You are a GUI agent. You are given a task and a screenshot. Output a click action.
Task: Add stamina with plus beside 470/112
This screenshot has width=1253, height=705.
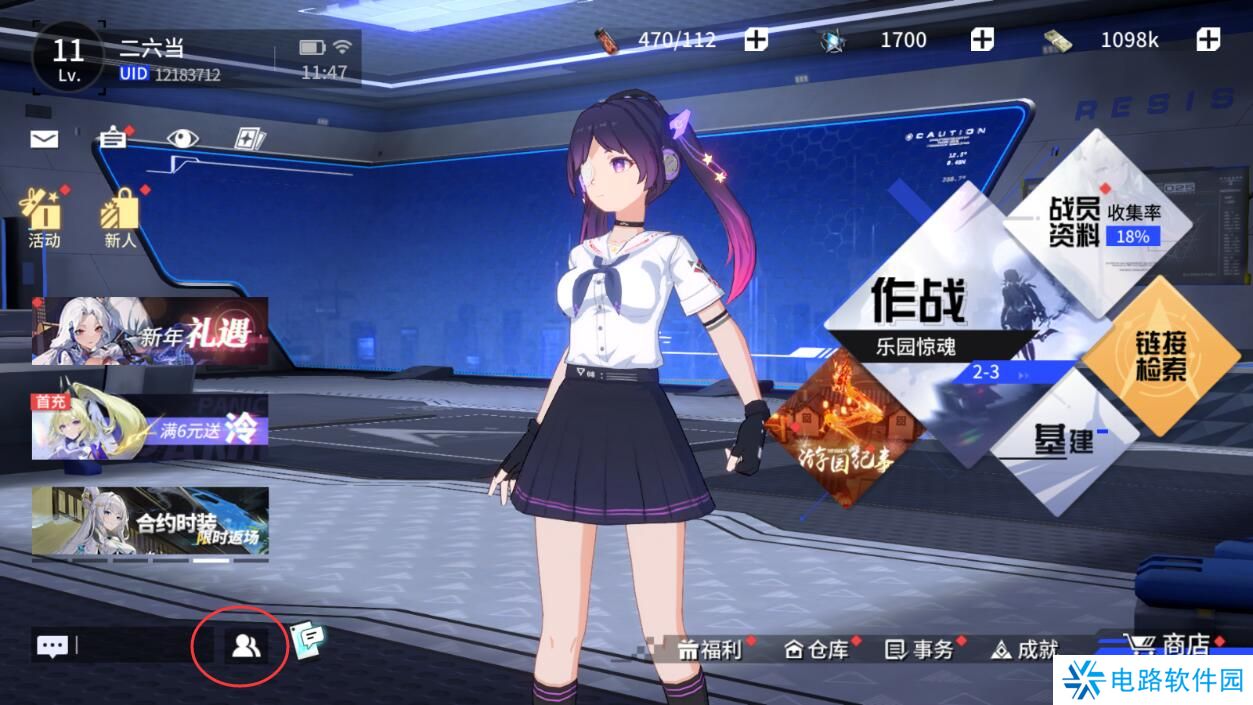click(x=757, y=40)
